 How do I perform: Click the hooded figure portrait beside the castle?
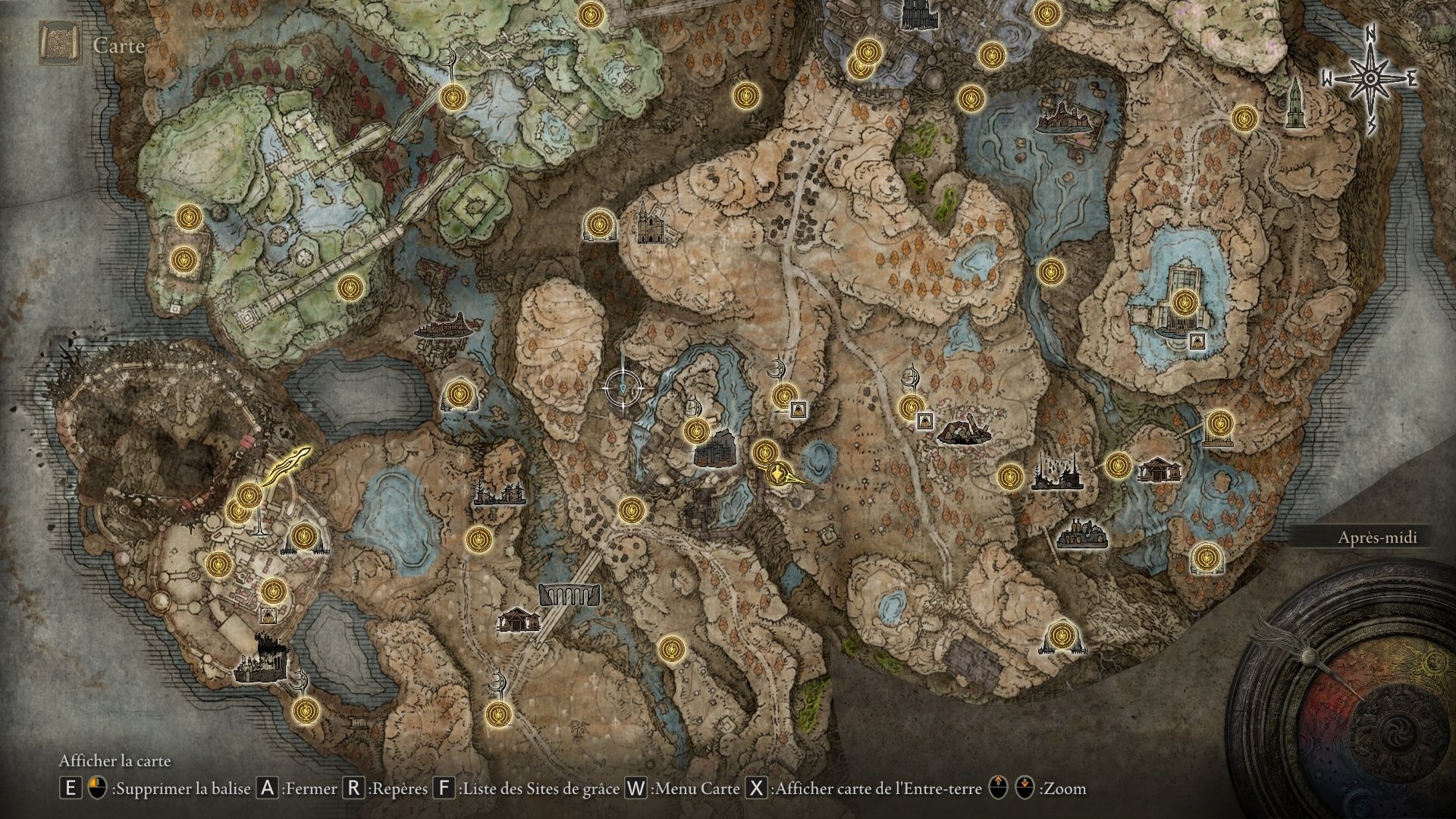[x=268, y=614]
